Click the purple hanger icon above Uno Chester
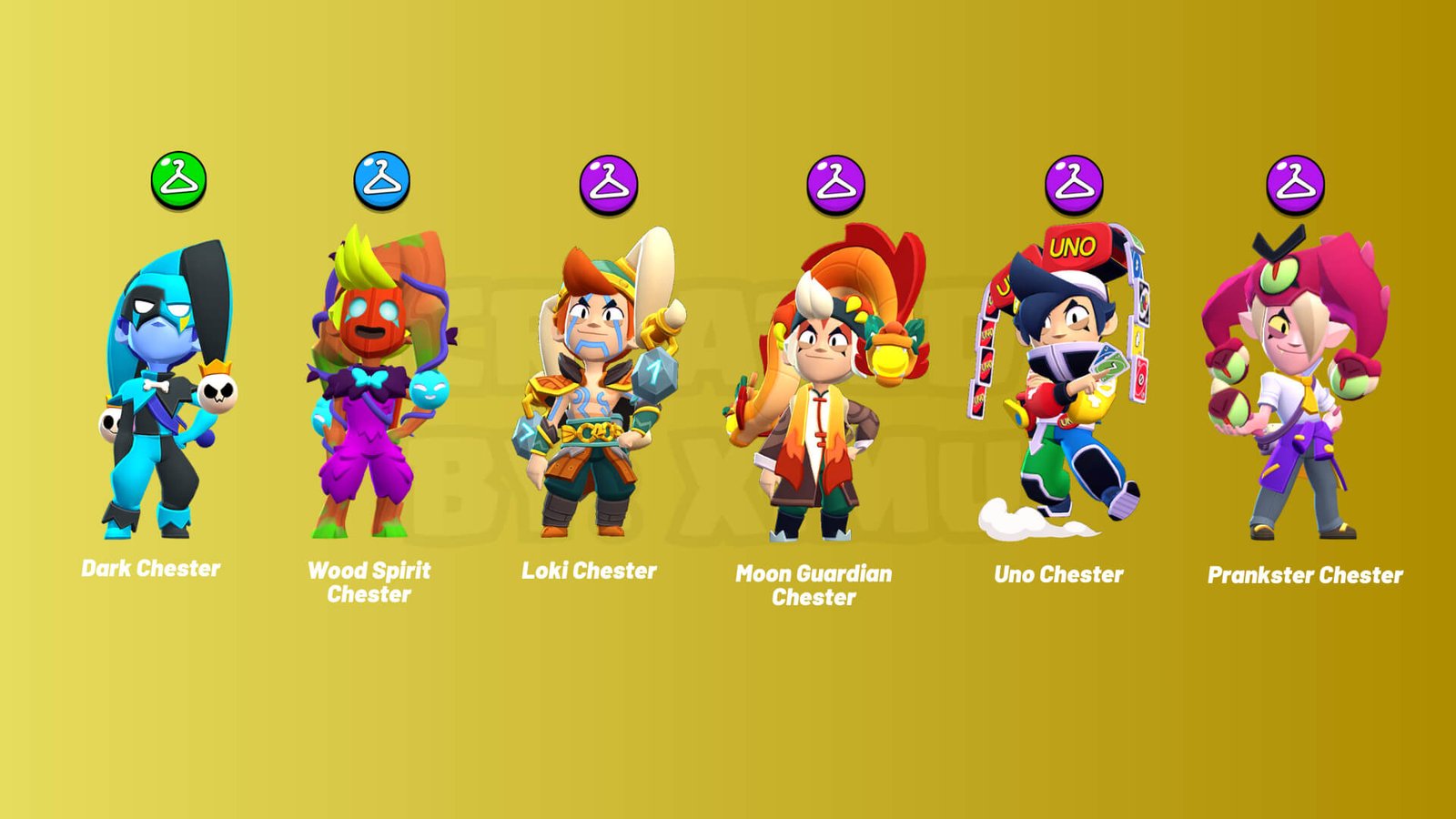The height and width of the screenshot is (819, 1456). pos(1074,184)
